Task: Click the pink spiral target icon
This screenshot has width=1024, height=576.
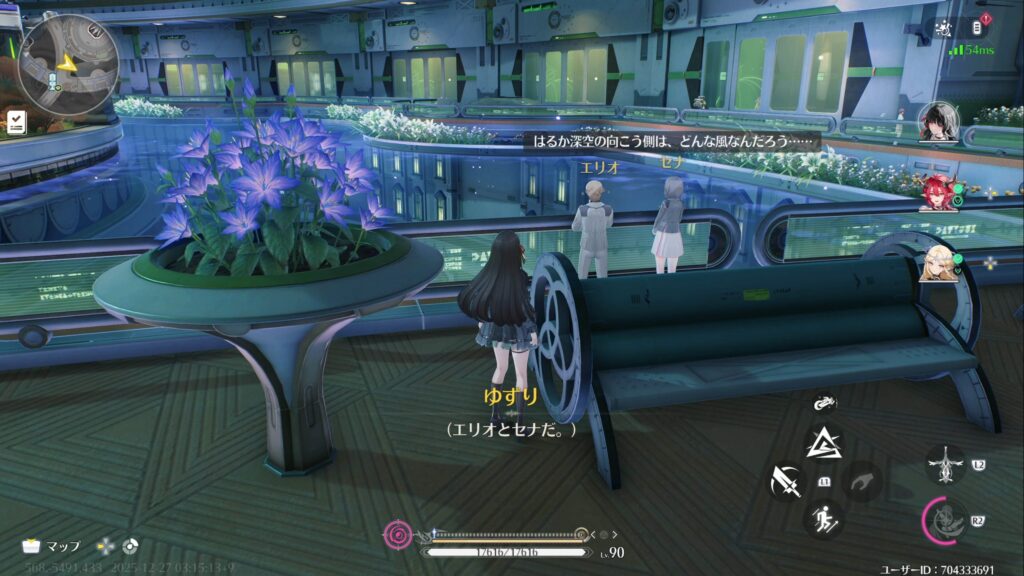Action: point(397,535)
